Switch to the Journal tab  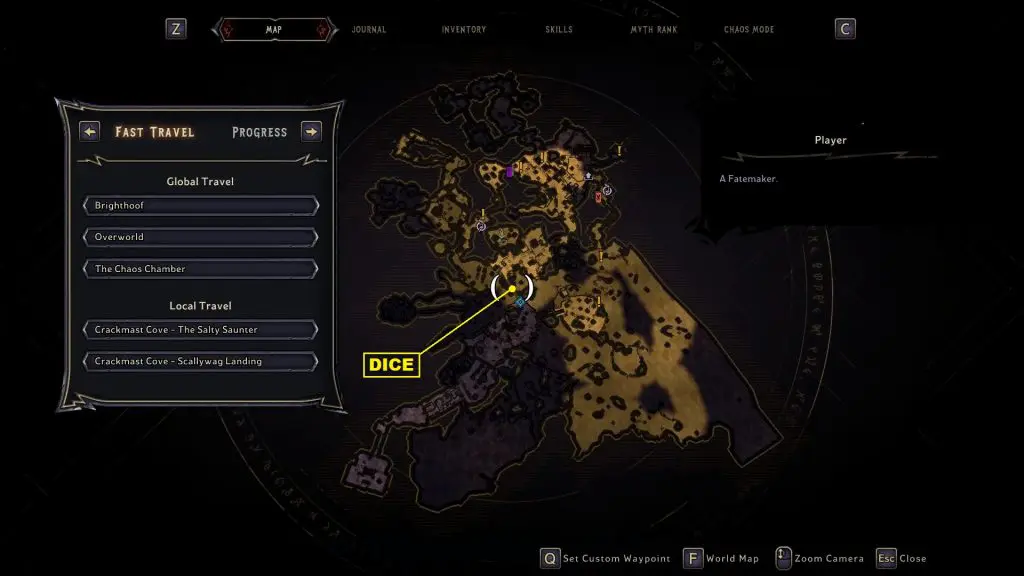(369, 30)
